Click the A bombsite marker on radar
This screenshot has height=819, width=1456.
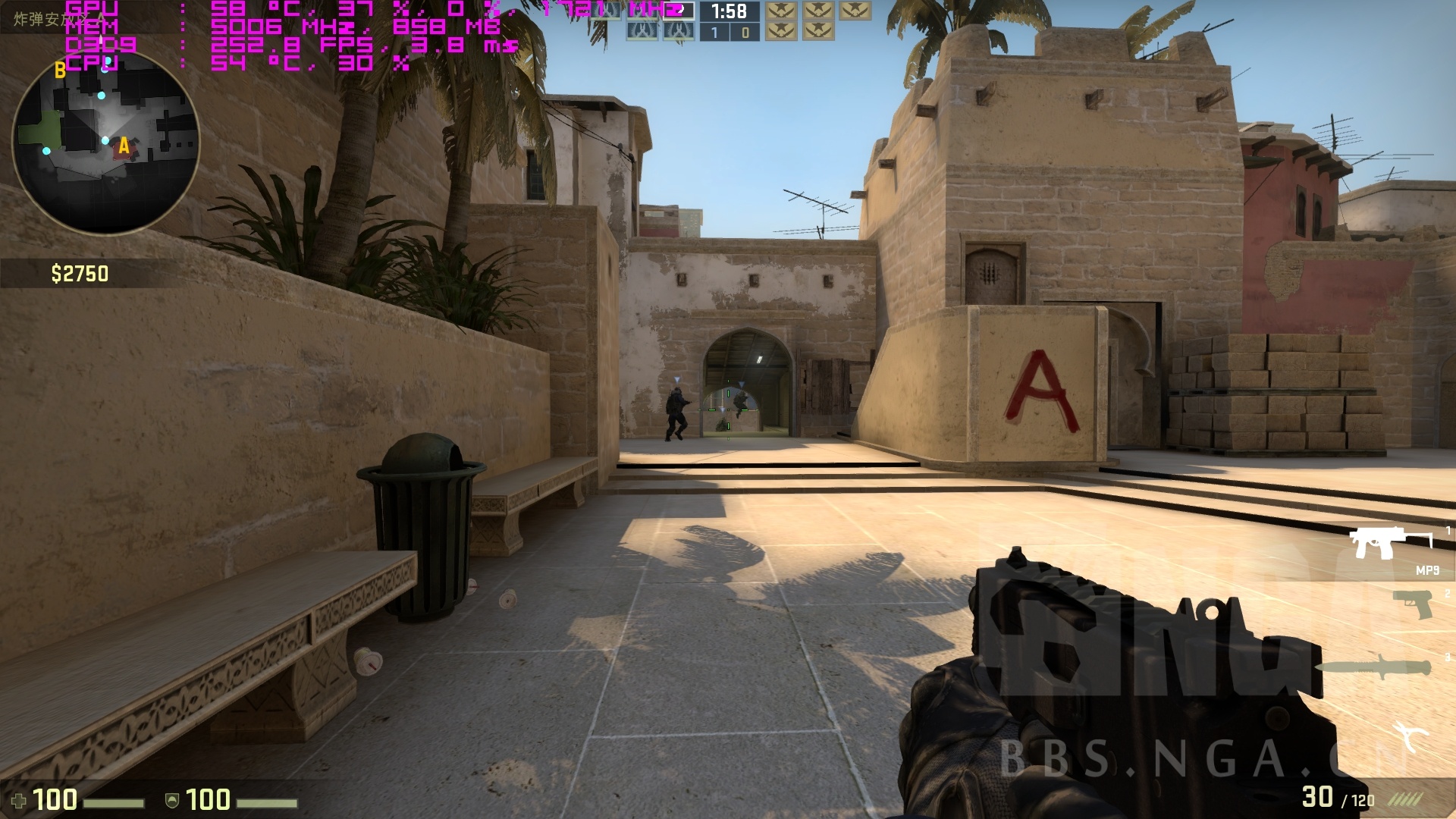(x=124, y=146)
